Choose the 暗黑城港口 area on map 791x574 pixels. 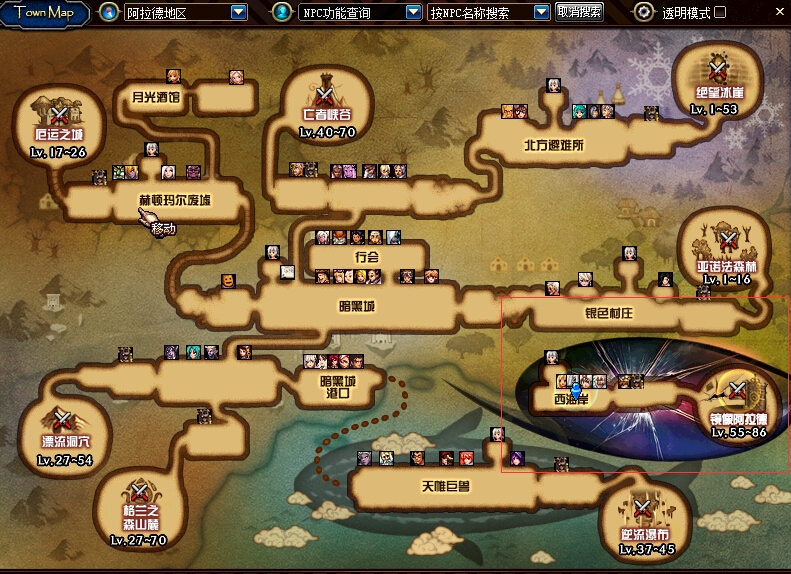click(336, 386)
